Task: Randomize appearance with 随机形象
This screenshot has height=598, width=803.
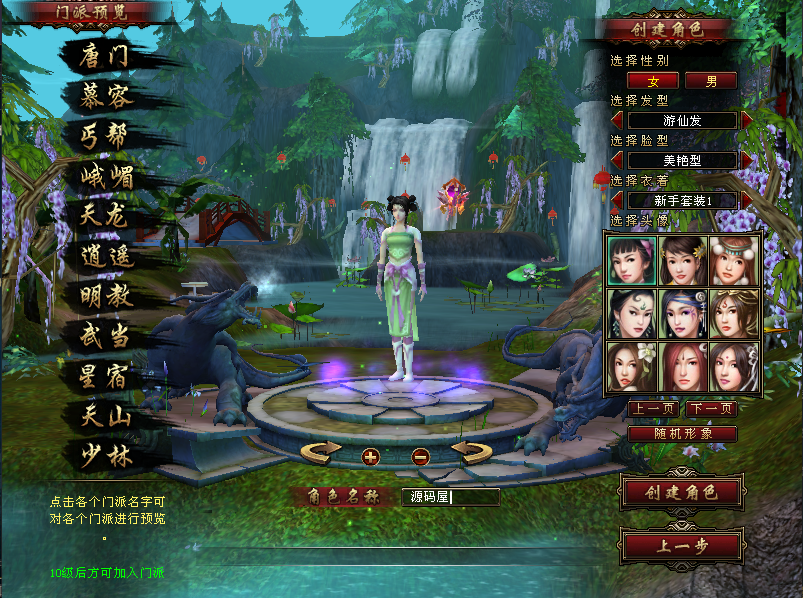Action: click(x=682, y=434)
